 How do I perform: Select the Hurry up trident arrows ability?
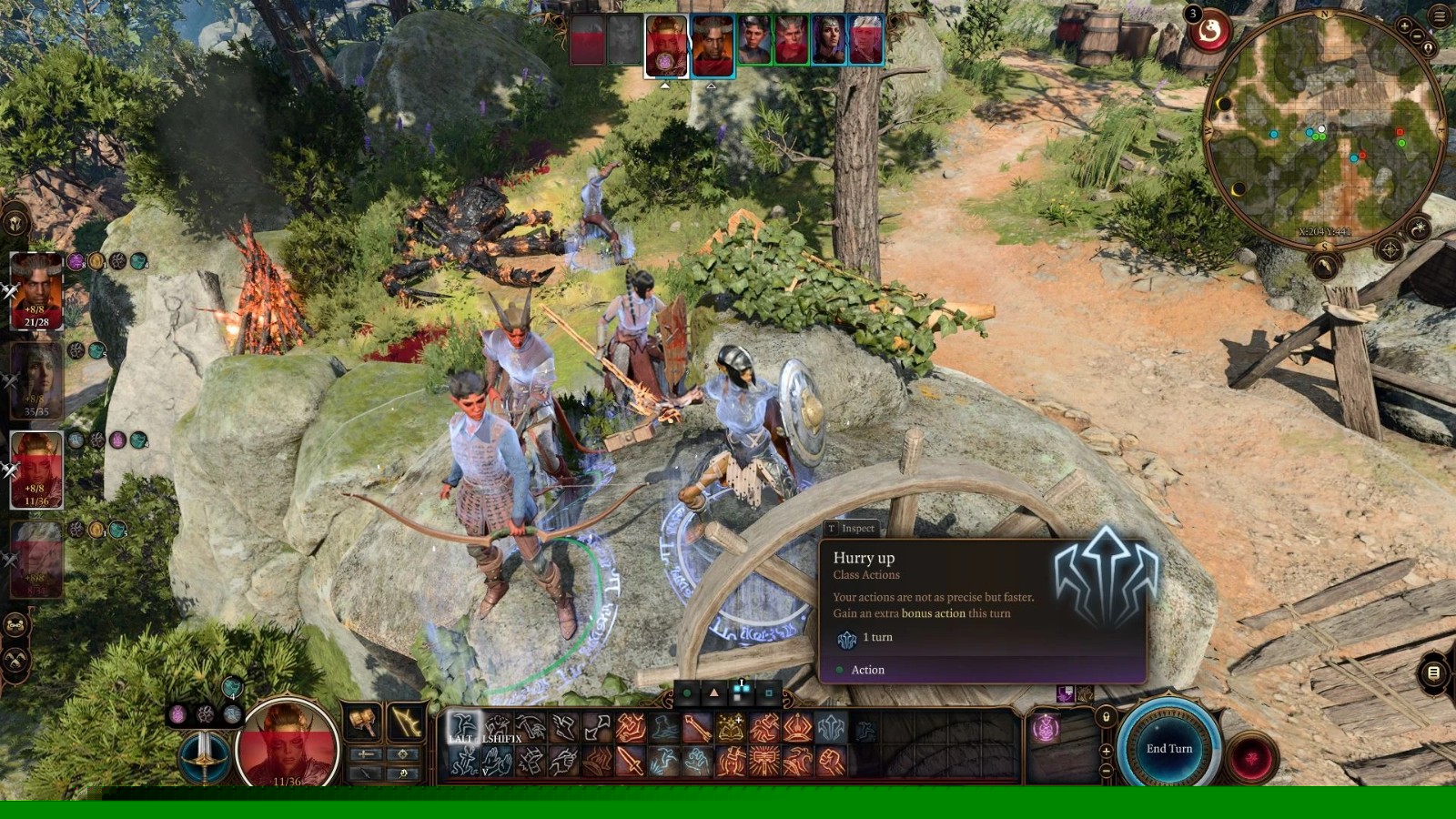coord(830,728)
